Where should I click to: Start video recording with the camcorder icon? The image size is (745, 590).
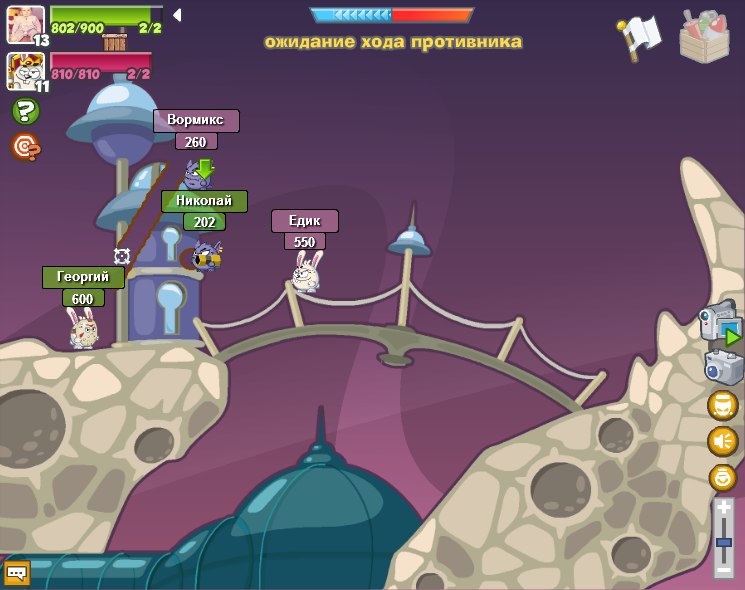coord(721,325)
